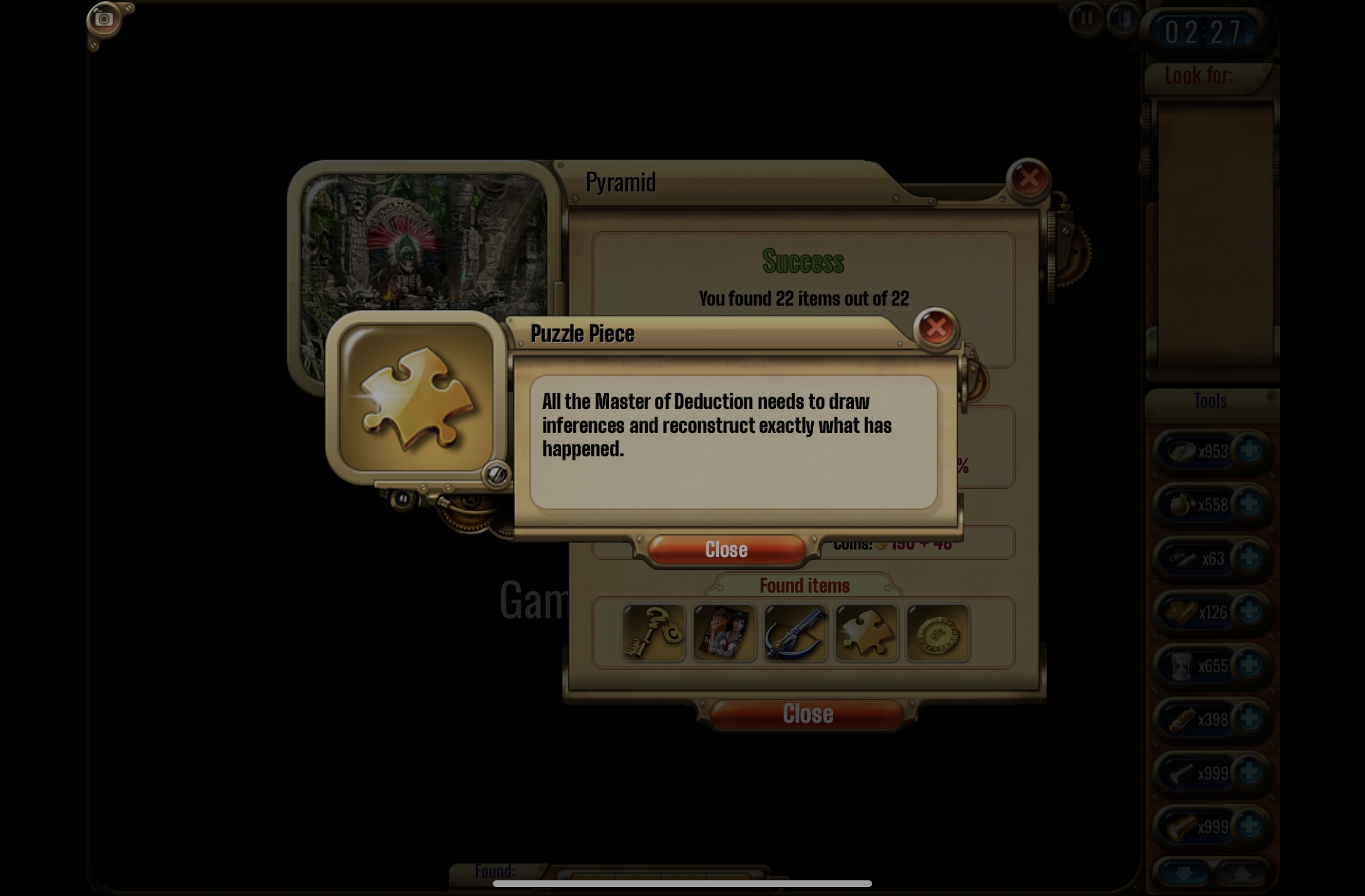The image size is (1365, 896).
Task: Select the magazine cover found item
Action: (724, 633)
